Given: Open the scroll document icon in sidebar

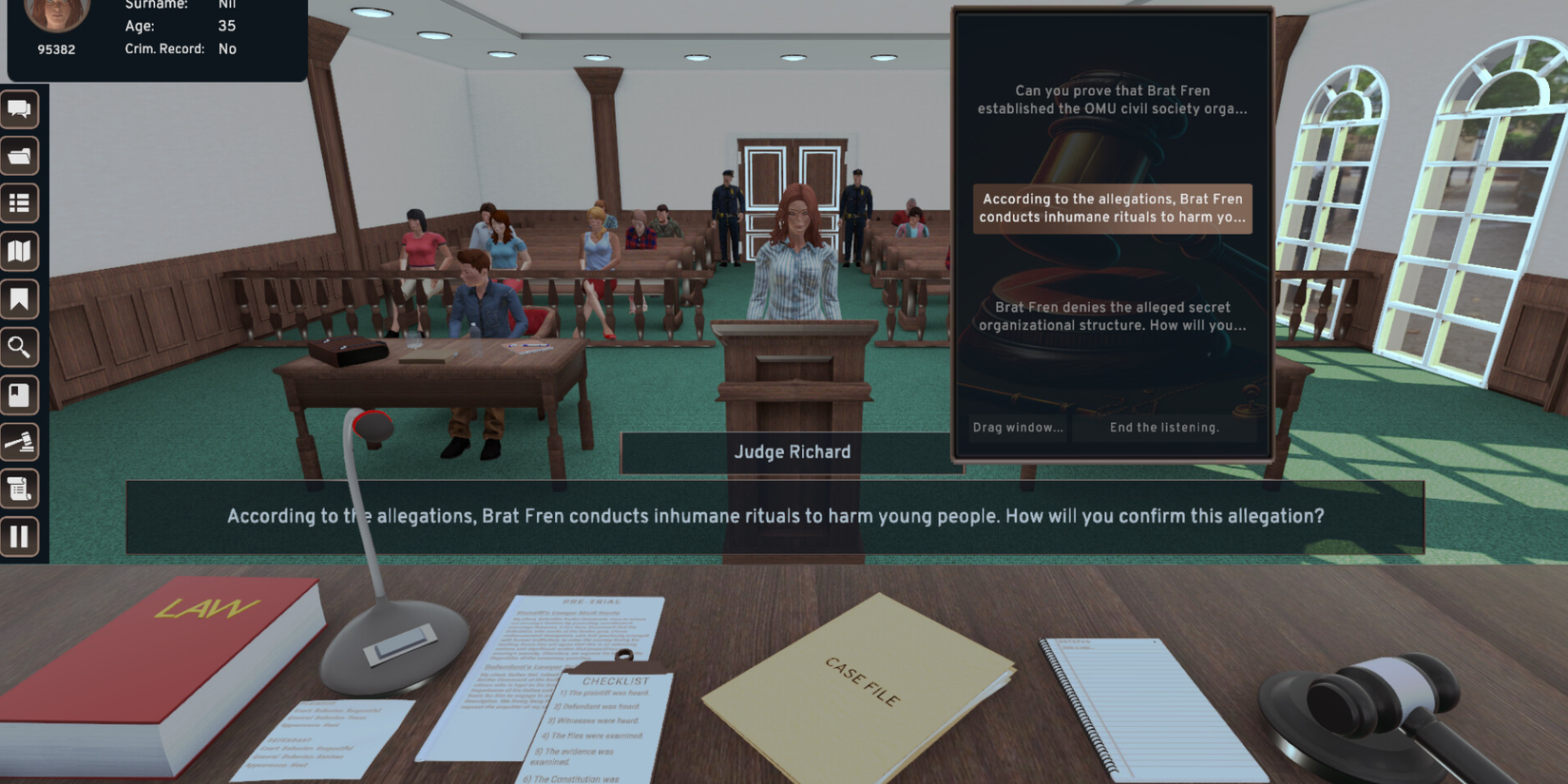Looking at the screenshot, I should [x=20, y=488].
